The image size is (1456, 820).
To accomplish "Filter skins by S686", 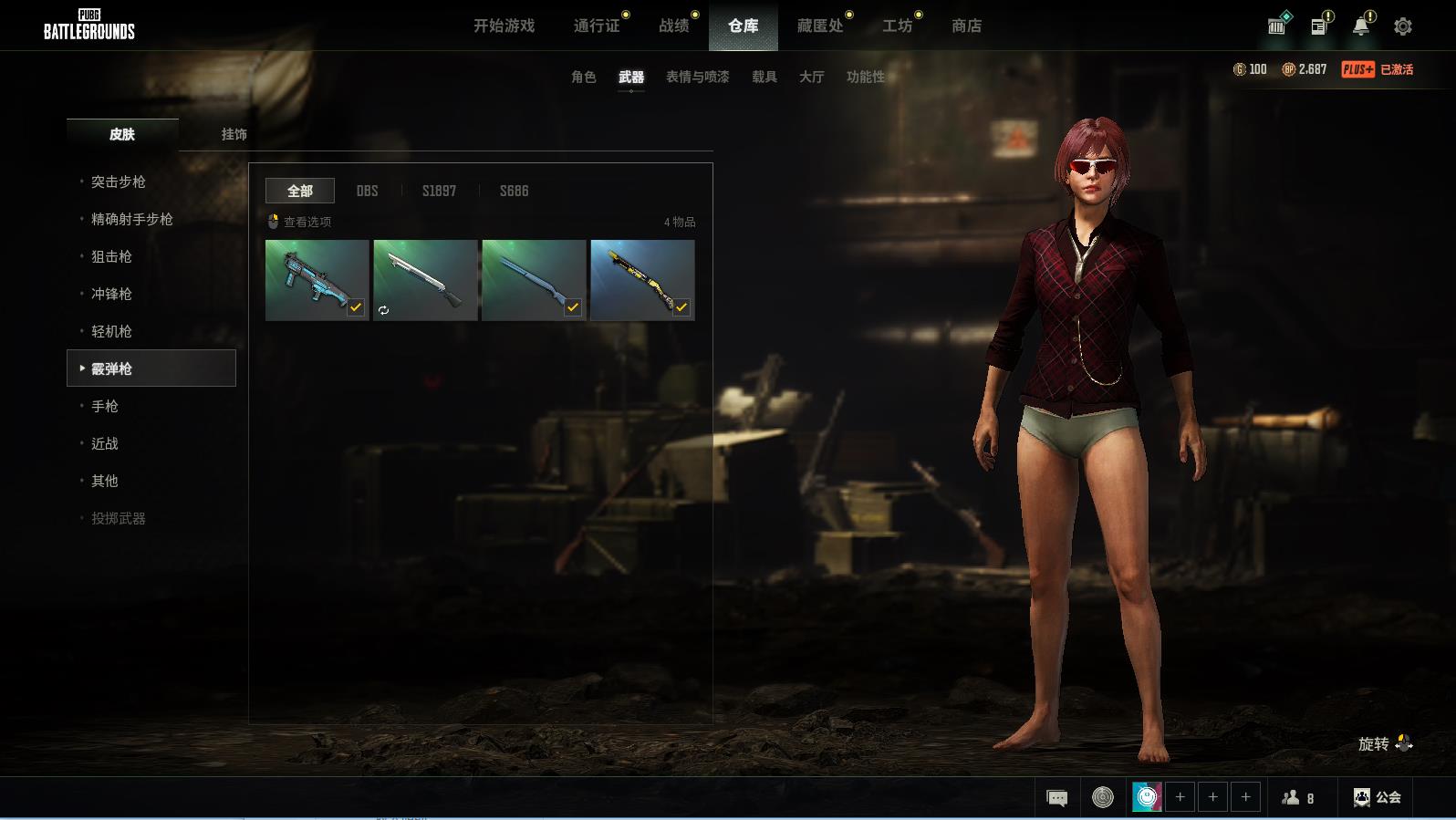I will point(514,191).
